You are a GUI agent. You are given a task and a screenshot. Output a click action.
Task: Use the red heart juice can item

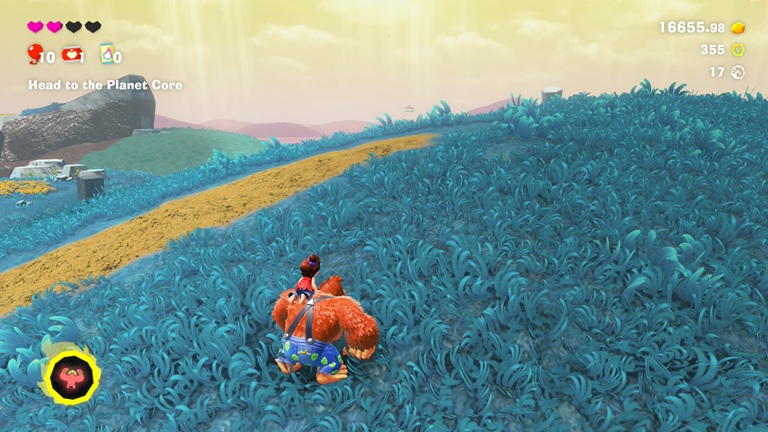72,54
